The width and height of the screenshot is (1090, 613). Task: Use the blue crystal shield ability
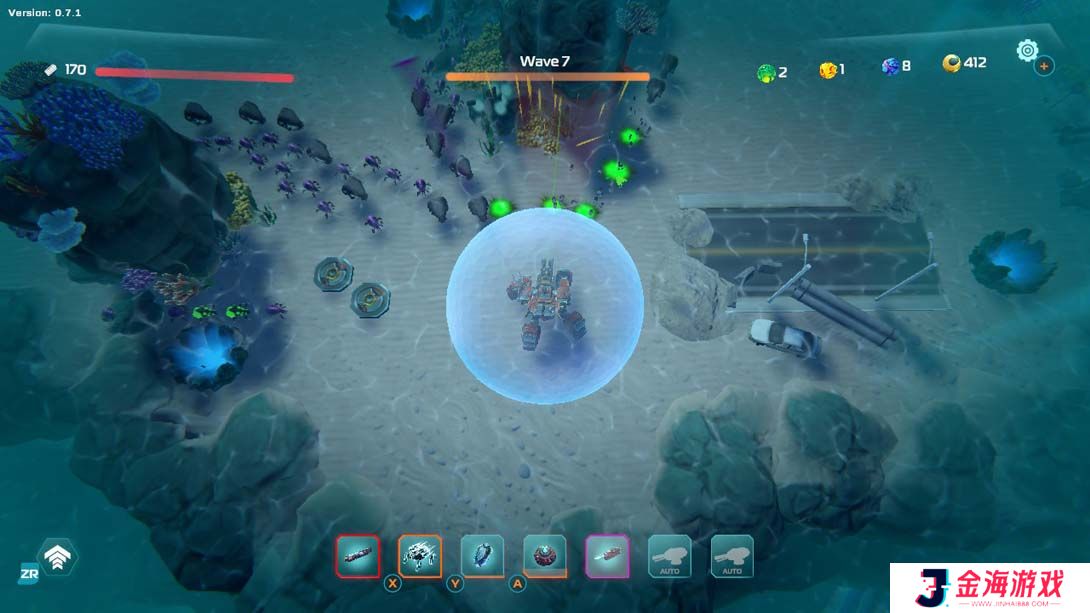point(482,556)
